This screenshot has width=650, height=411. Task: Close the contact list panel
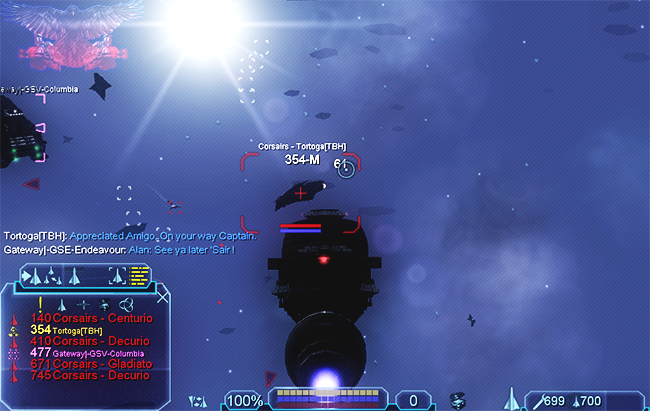pos(163,296)
